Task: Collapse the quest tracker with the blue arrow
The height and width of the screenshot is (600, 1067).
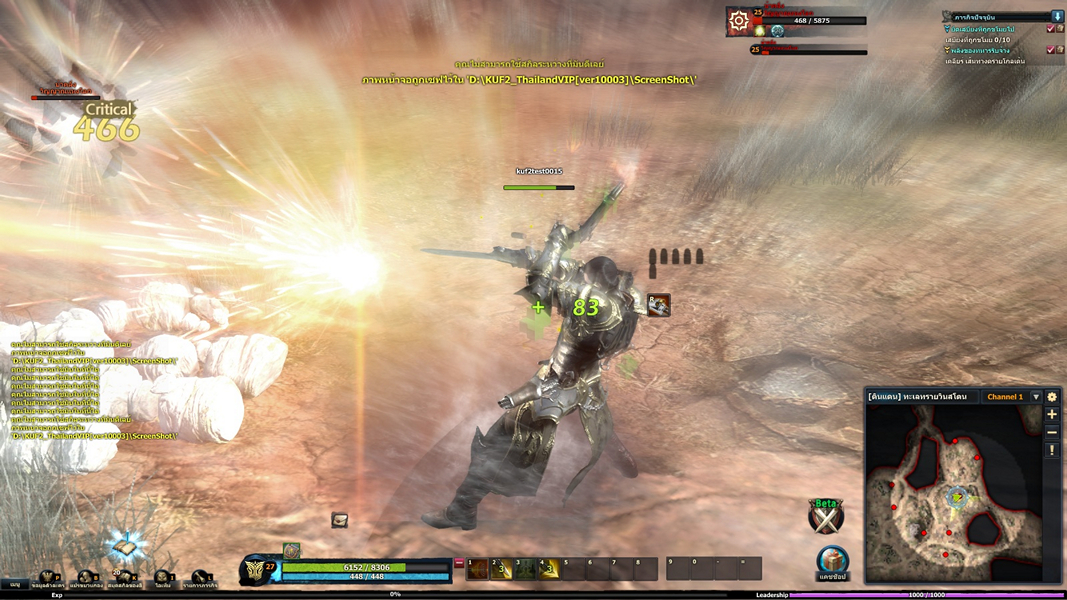Action: (x=1057, y=17)
